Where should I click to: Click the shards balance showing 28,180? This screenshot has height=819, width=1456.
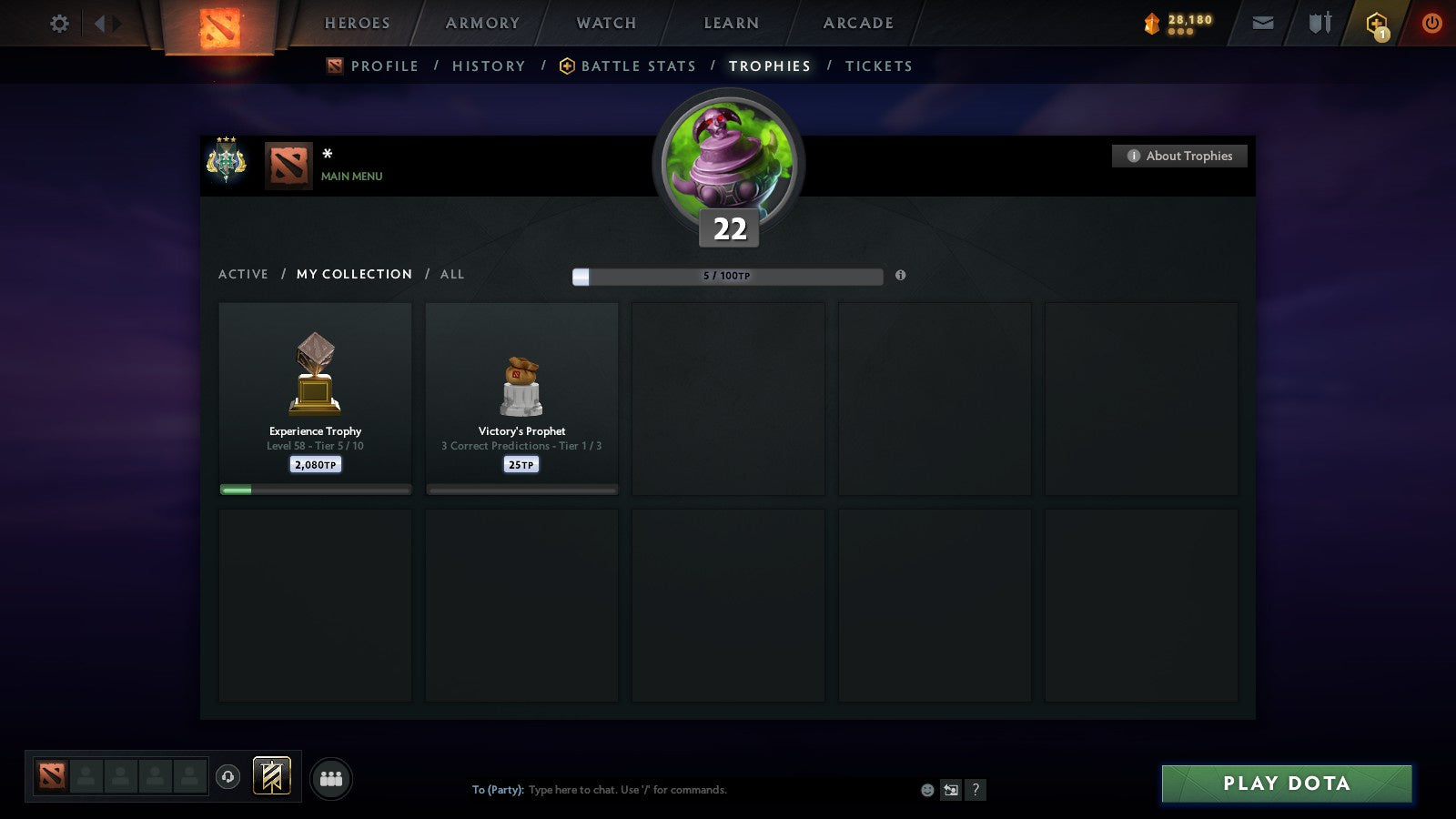coord(1178,24)
